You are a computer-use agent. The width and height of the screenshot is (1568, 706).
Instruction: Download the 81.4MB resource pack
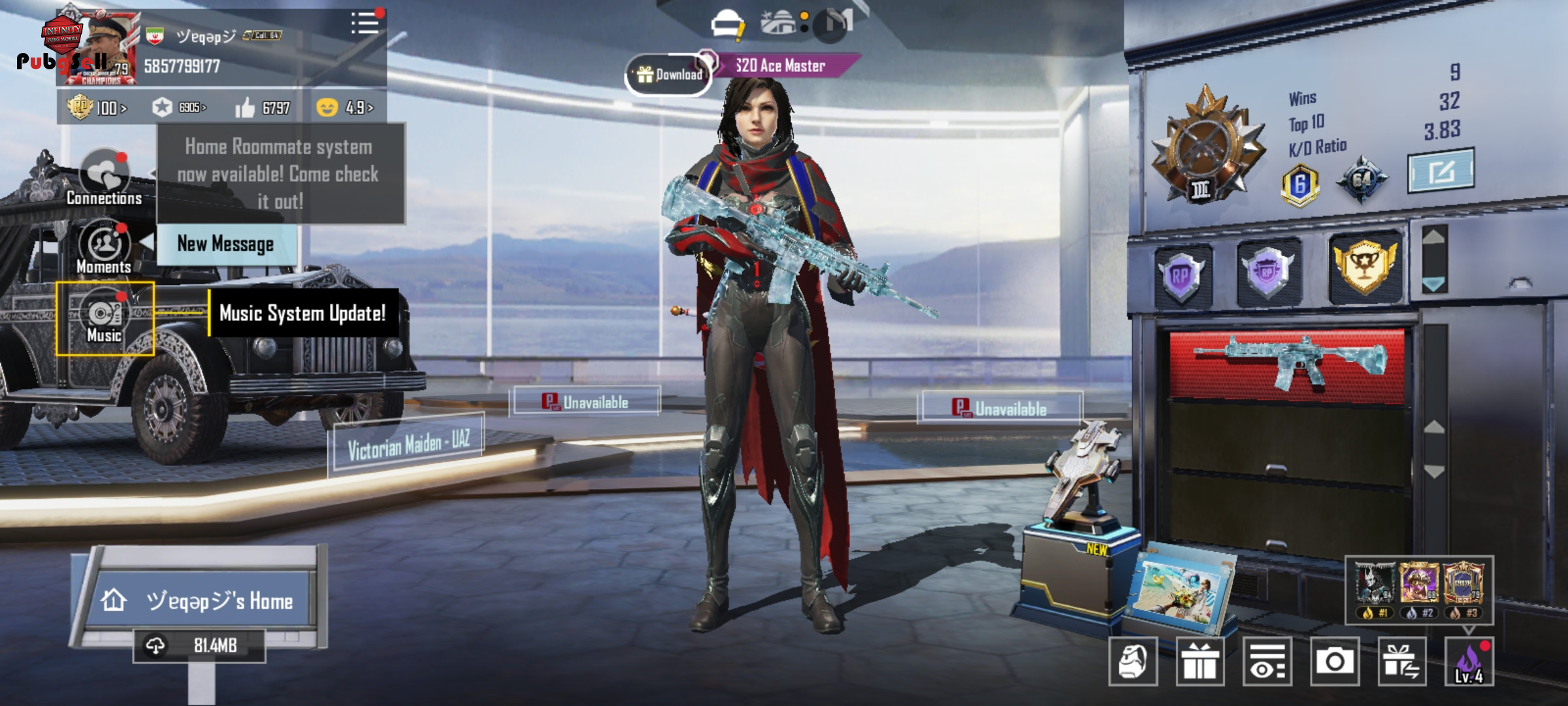(x=199, y=646)
